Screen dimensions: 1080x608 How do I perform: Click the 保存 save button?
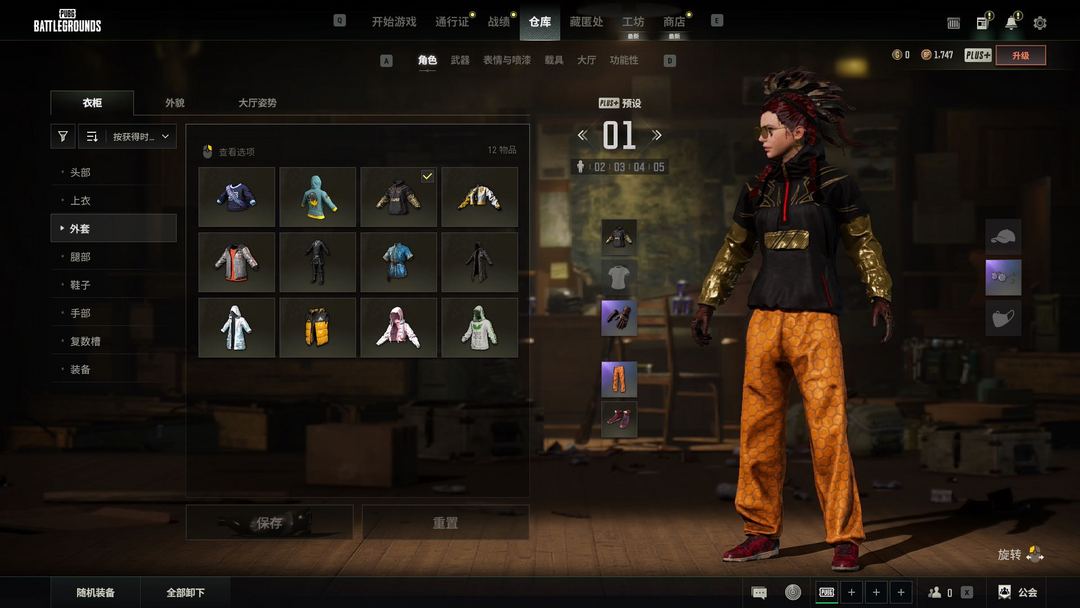click(x=269, y=522)
